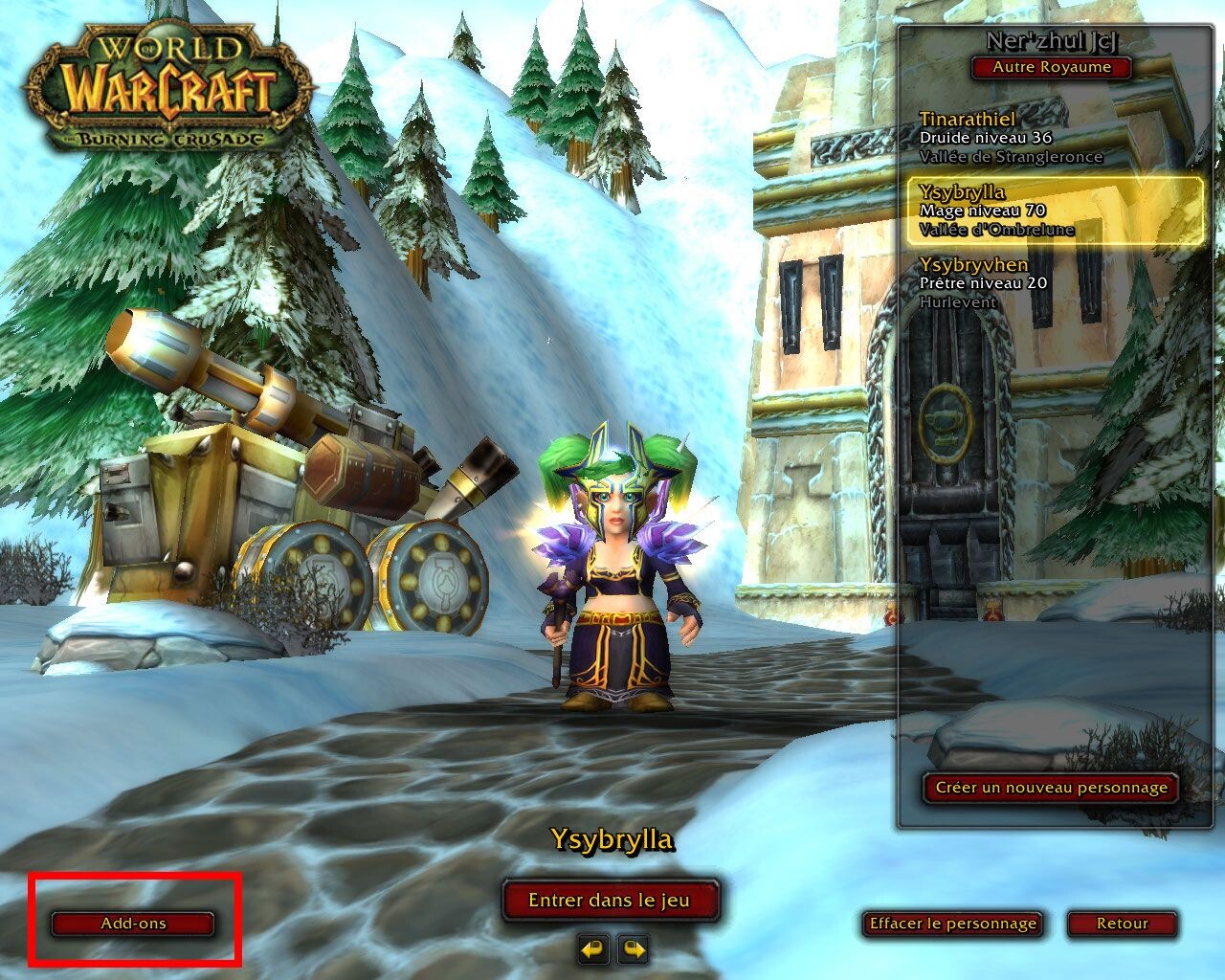Select the druid Tinarathiel
Viewport: 1225px width, 980px height.
(1010, 137)
